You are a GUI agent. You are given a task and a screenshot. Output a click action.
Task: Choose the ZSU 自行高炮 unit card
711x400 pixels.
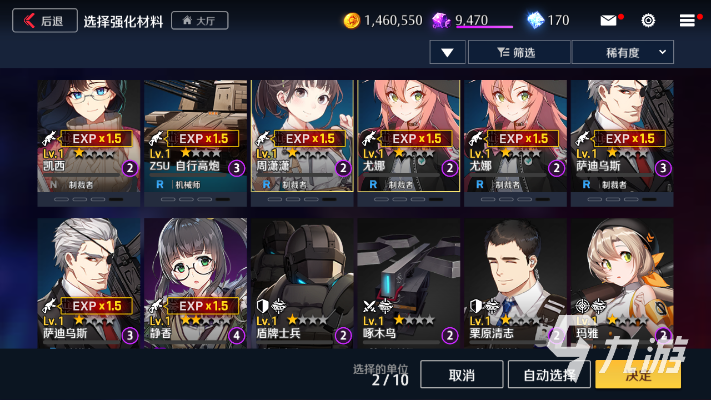(x=195, y=135)
